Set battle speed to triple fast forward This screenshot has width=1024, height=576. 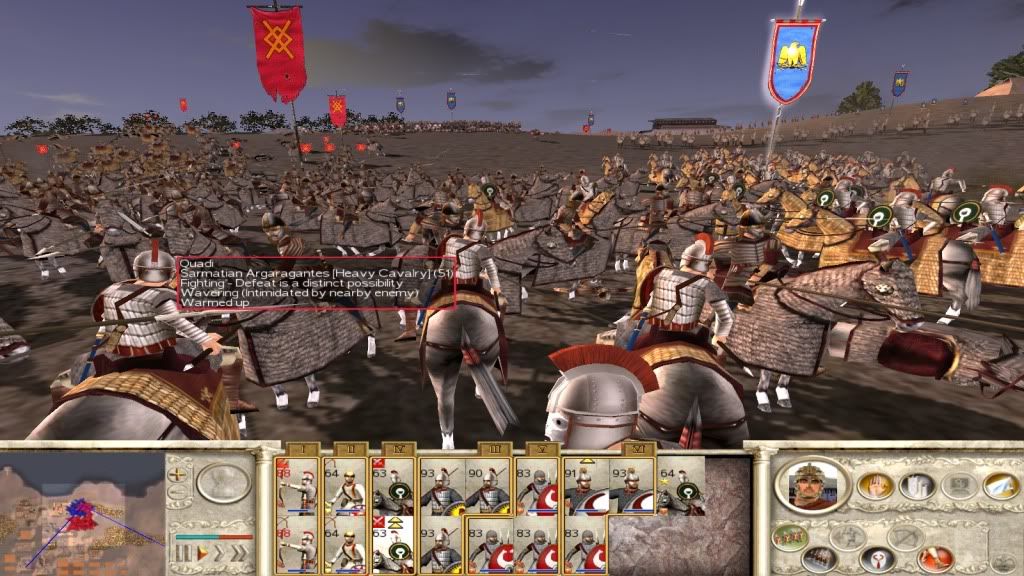[x=240, y=552]
